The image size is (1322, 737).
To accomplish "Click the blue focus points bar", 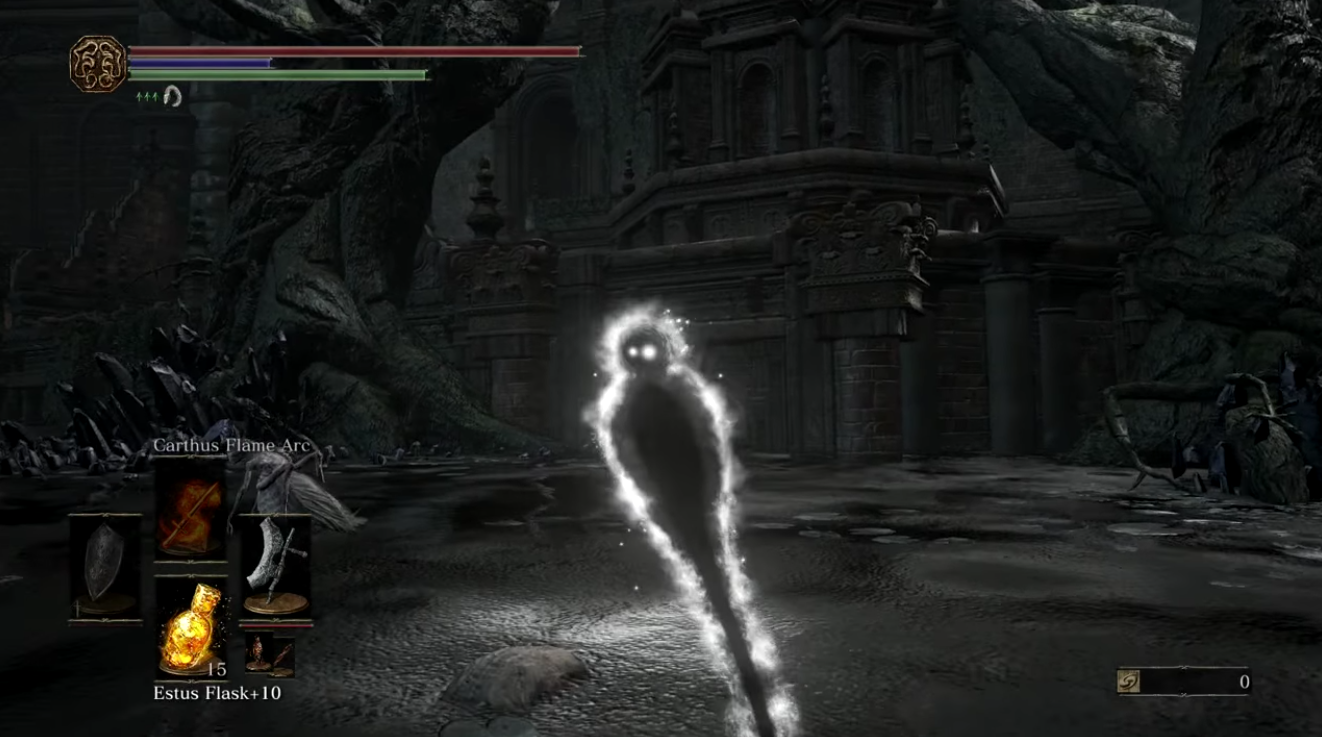I will (x=199, y=63).
